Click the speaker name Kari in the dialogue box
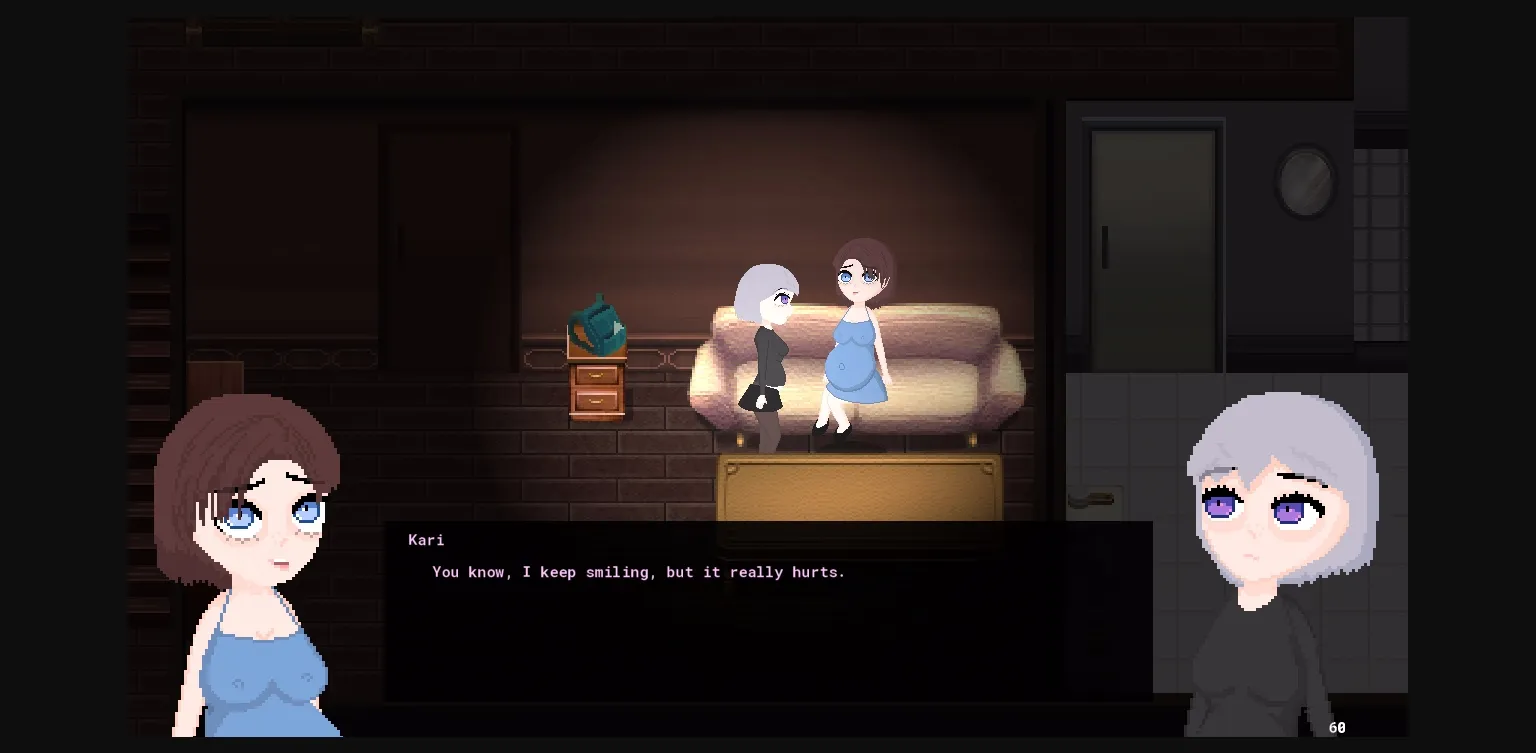Screen dimensions: 1536x753 coord(426,540)
